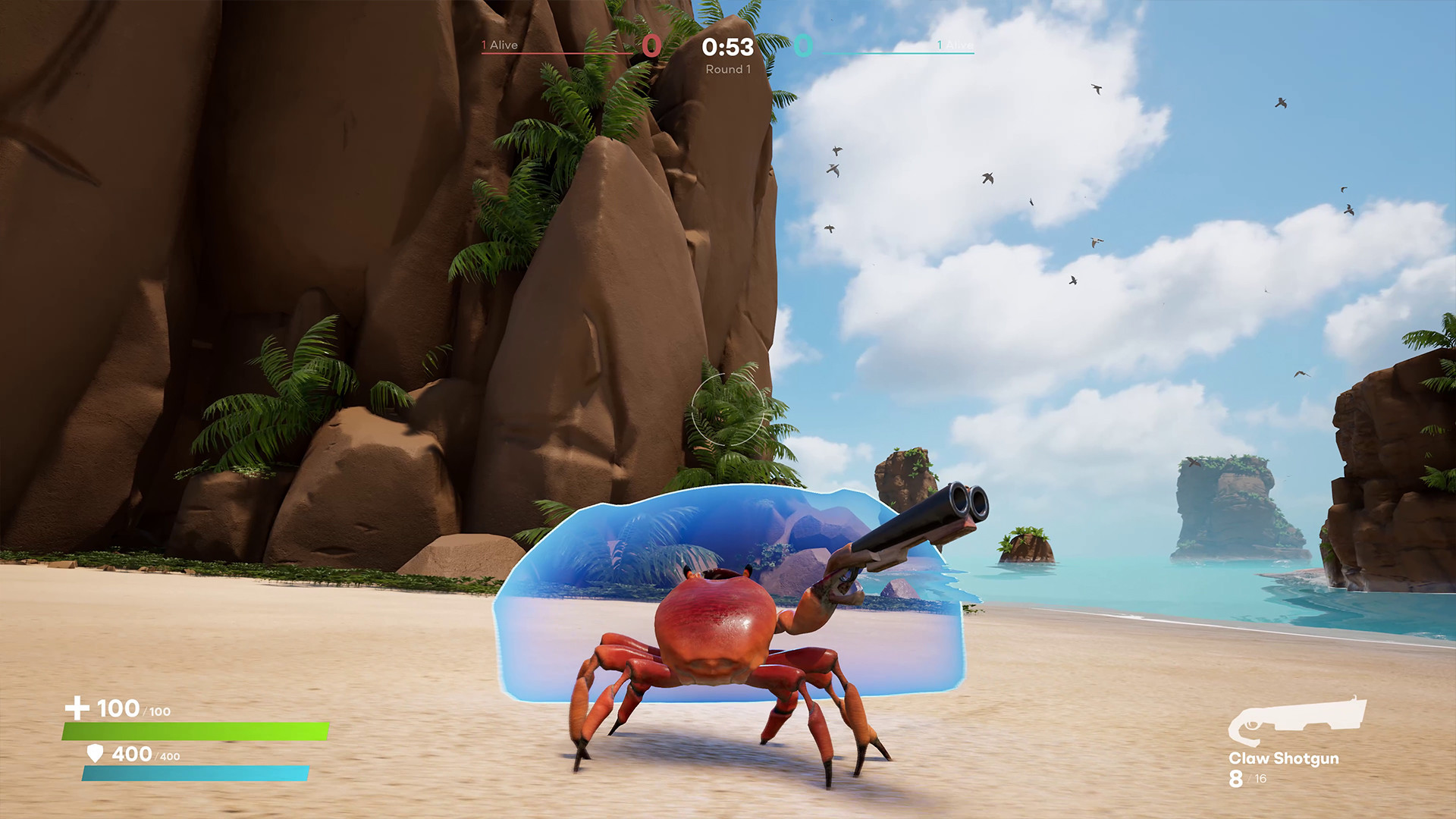Click the 0:53 match timer
1456x819 pixels.
tap(726, 47)
